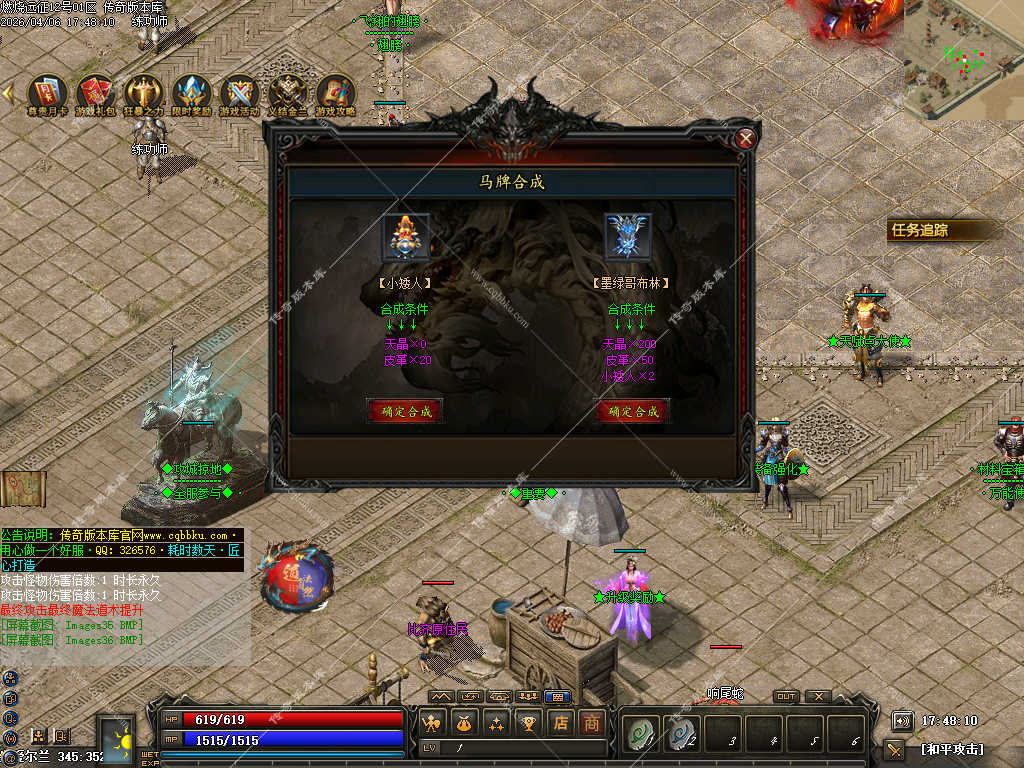The image size is (1024, 768).
Task: Open the 限时奖励 timed rewards
Action: (x=191, y=93)
